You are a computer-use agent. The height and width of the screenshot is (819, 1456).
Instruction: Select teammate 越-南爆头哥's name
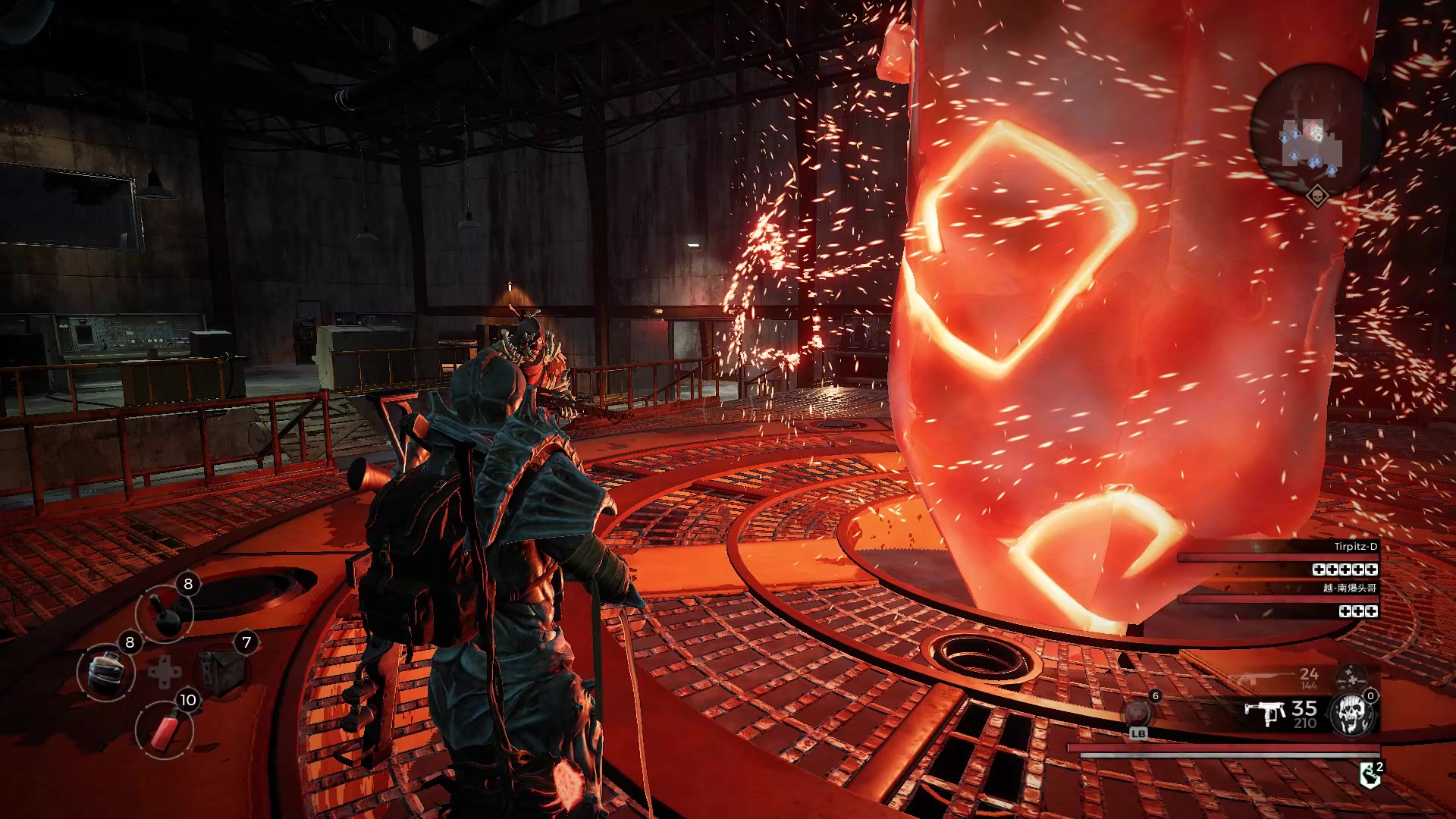1350,588
